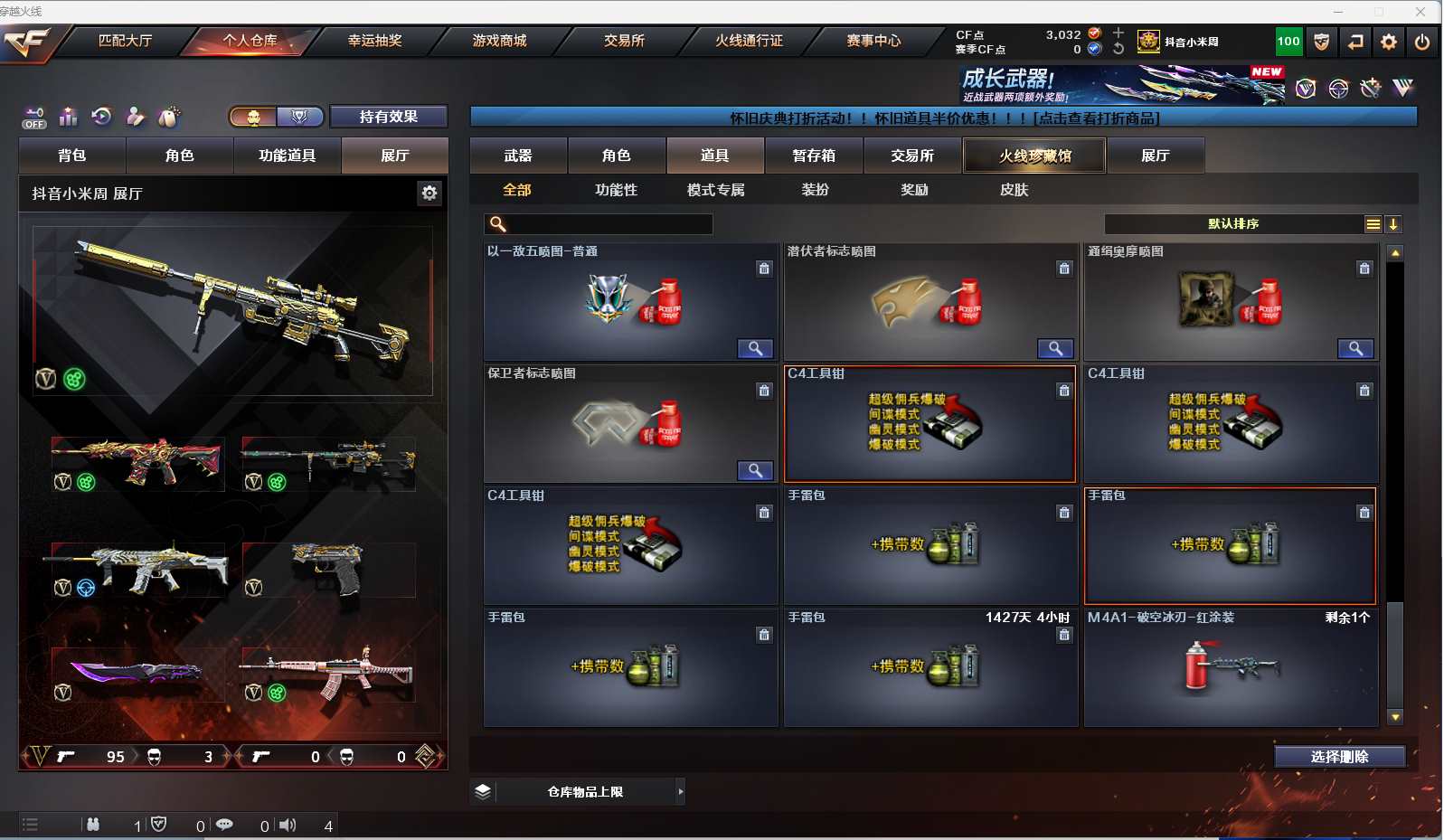The height and width of the screenshot is (840, 1444).
Task: Select the 背包 backpack tab
Action: 72,156
